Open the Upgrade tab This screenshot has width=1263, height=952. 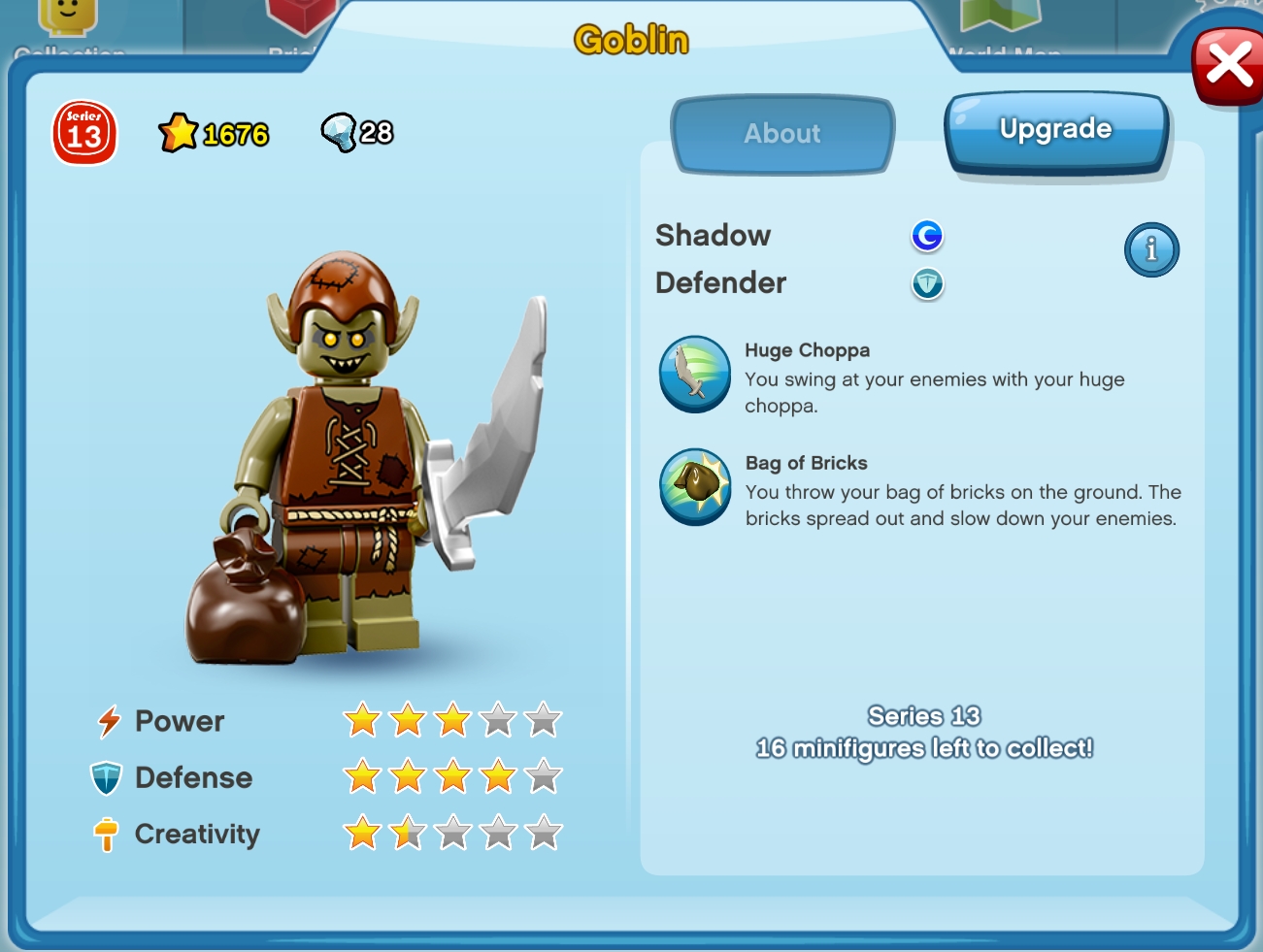pos(1056,128)
